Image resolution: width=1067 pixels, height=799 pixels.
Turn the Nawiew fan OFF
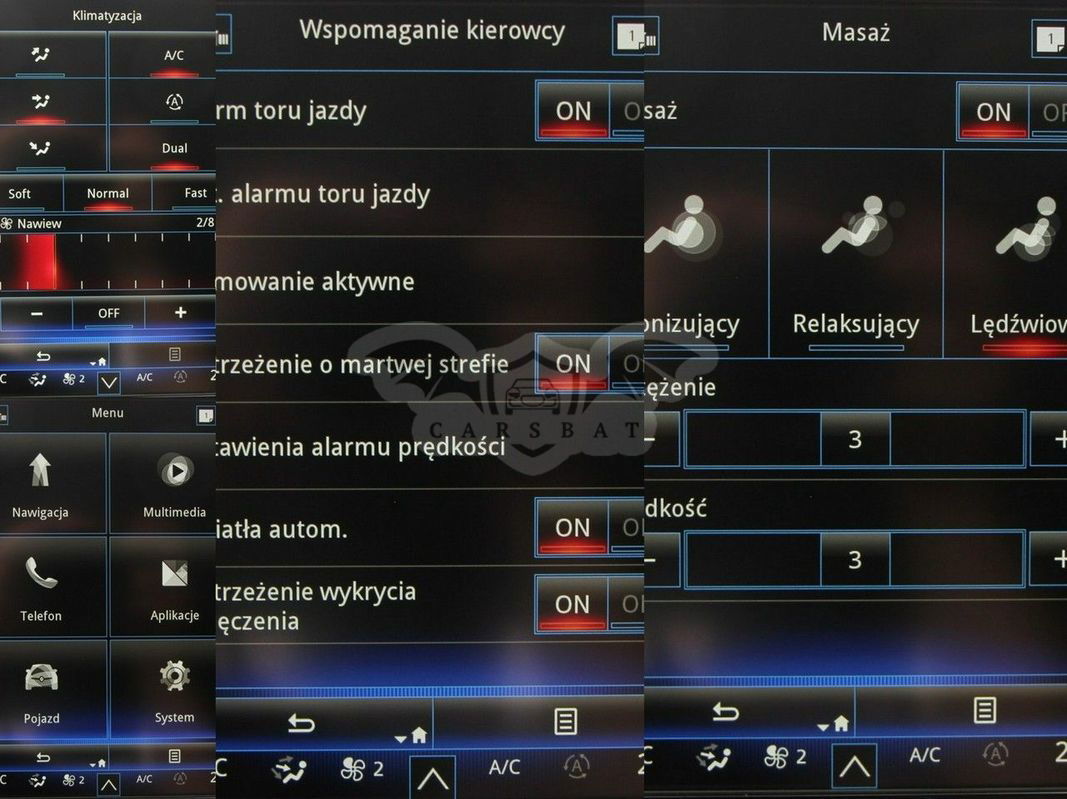(108, 313)
